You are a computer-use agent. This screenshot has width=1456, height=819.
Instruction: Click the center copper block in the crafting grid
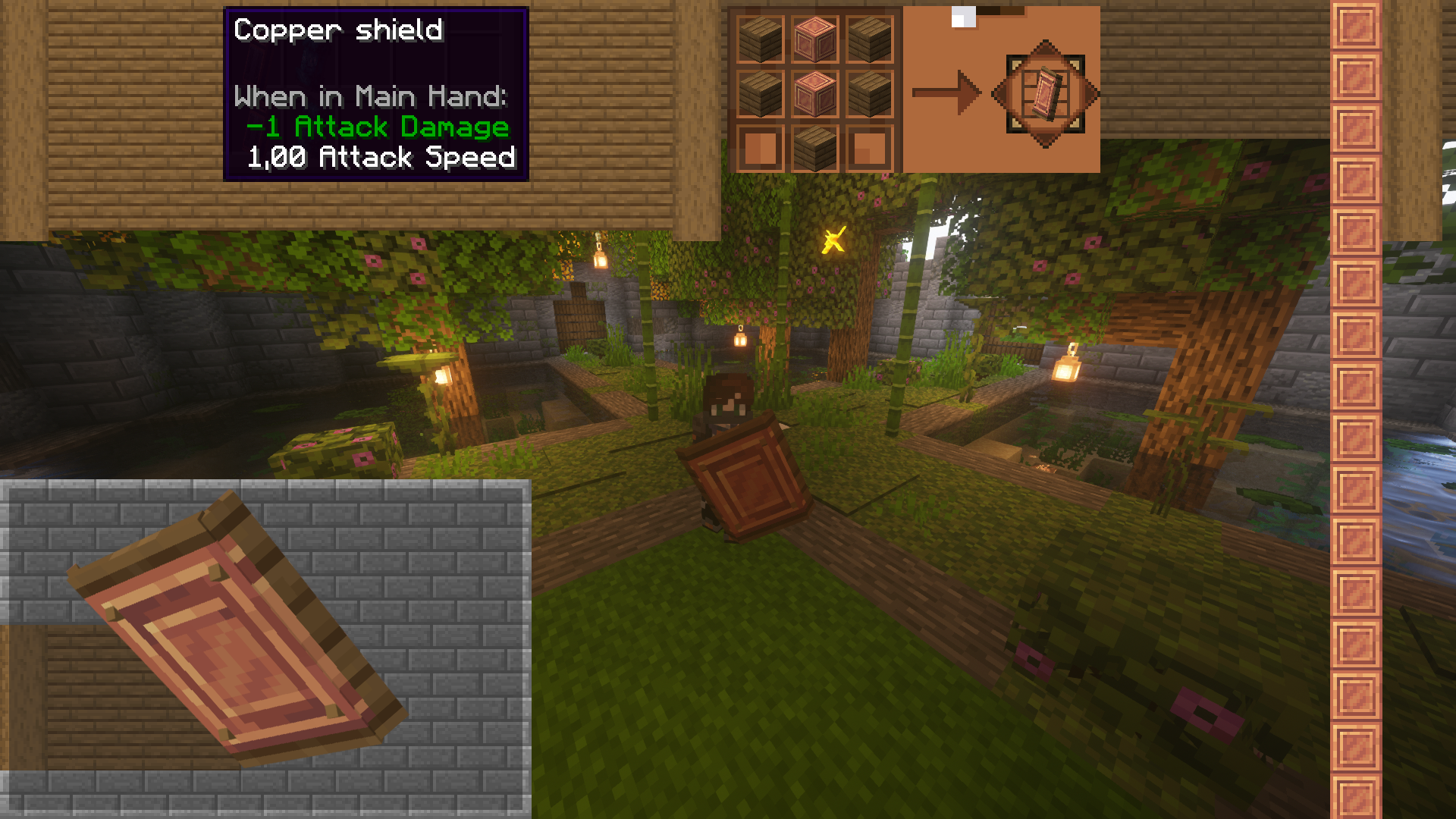tap(817, 93)
